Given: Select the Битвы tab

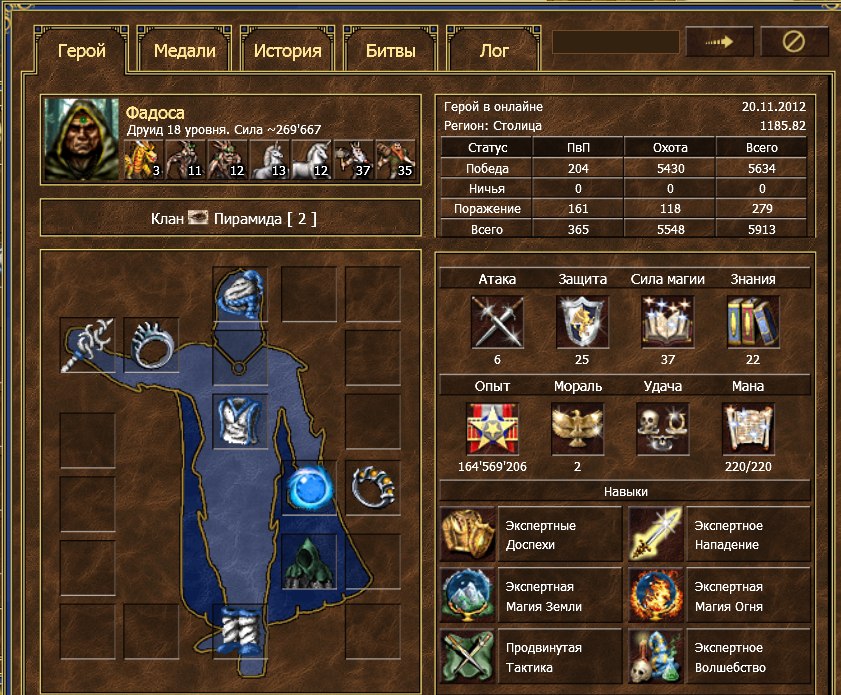Looking at the screenshot, I should 388,51.
